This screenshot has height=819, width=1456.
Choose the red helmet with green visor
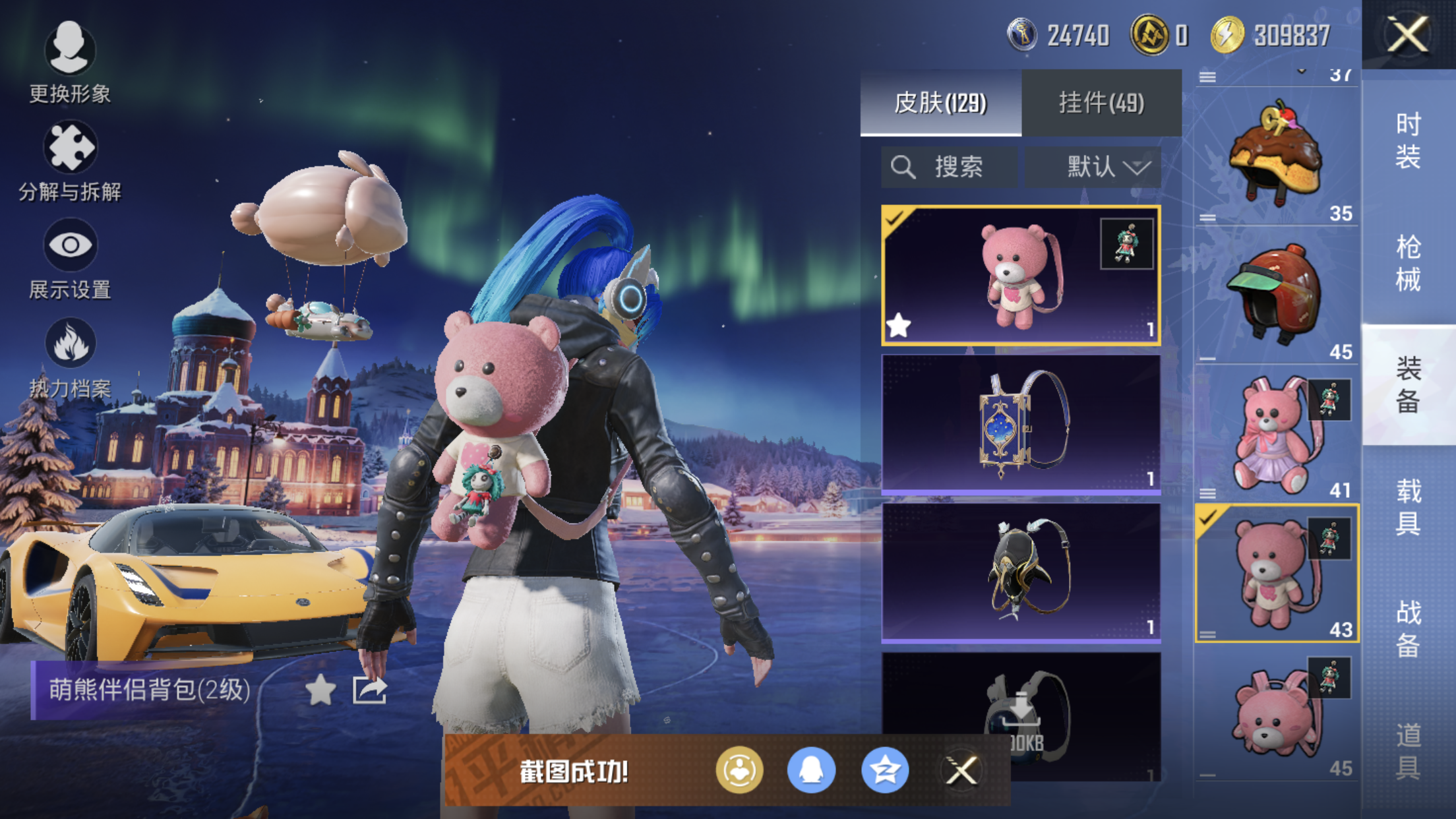pyautogui.click(x=1276, y=294)
